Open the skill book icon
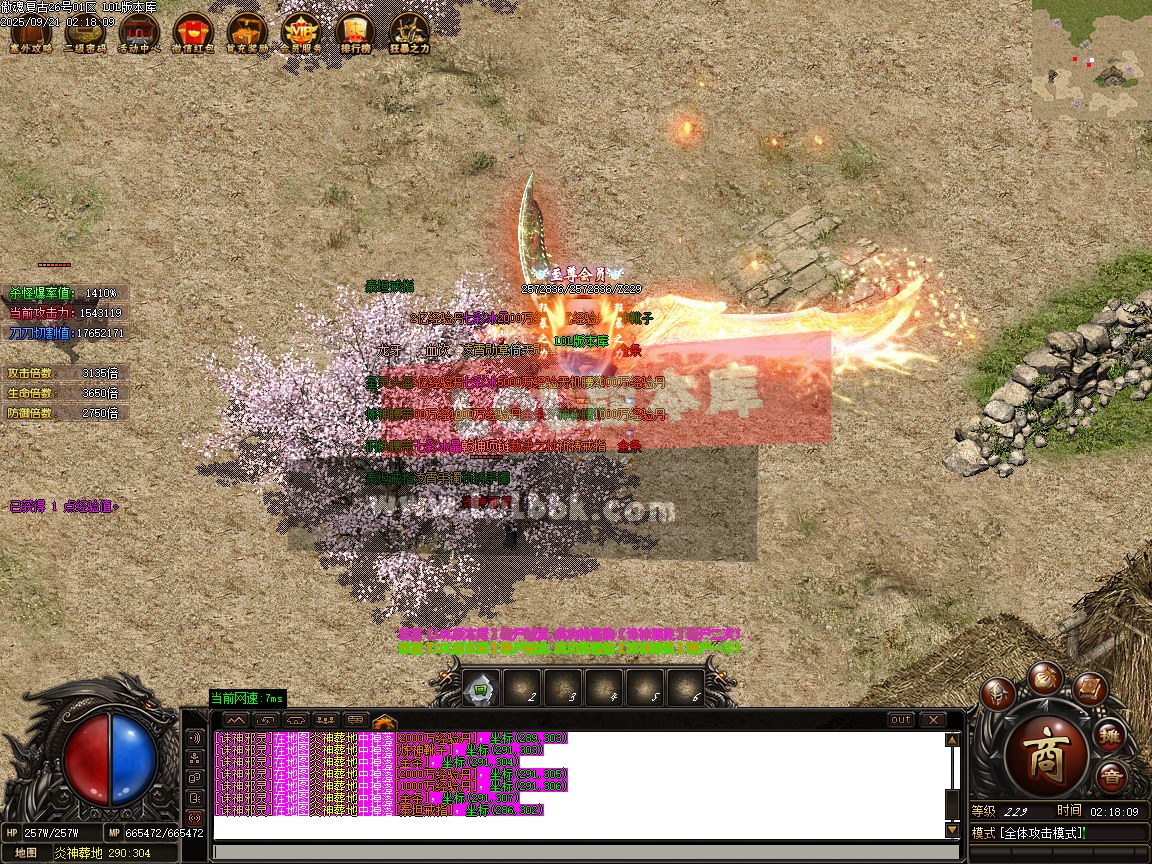This screenshot has width=1152, height=864. pyautogui.click(x=1090, y=688)
